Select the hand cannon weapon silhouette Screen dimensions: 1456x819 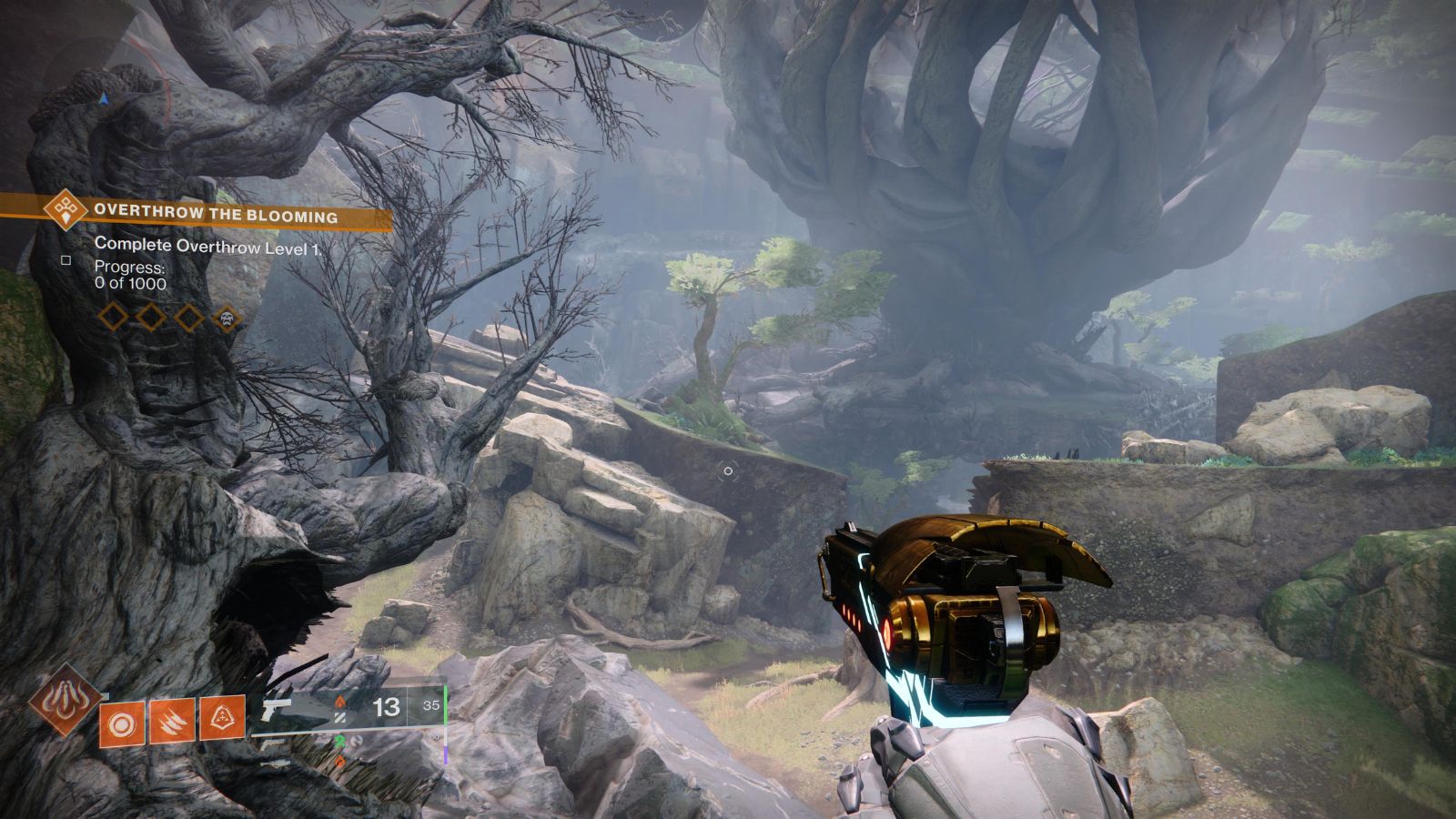[x=276, y=708]
